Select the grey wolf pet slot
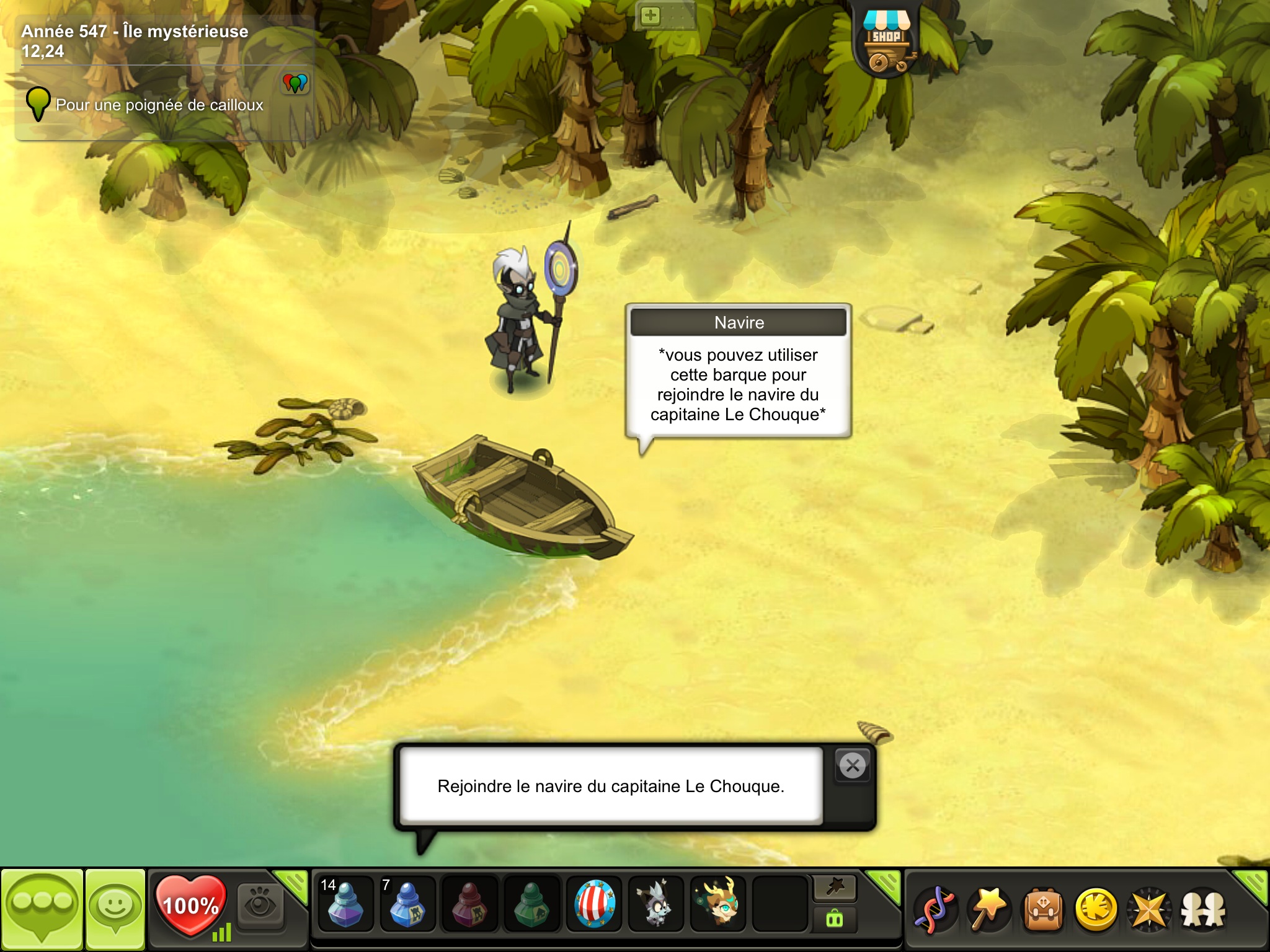Screen dimensions: 1270x952 click(x=655, y=905)
